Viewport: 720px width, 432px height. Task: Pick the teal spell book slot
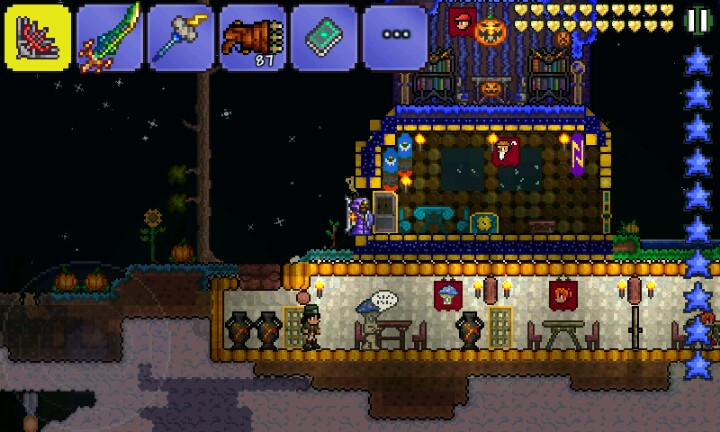324,37
